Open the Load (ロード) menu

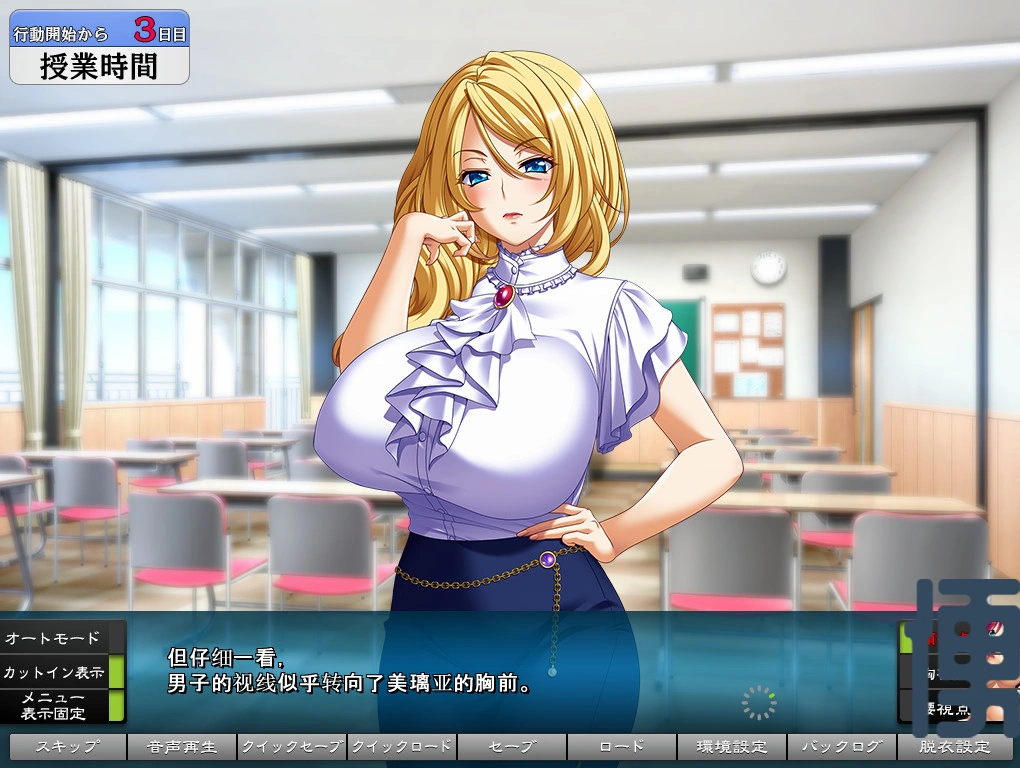622,747
